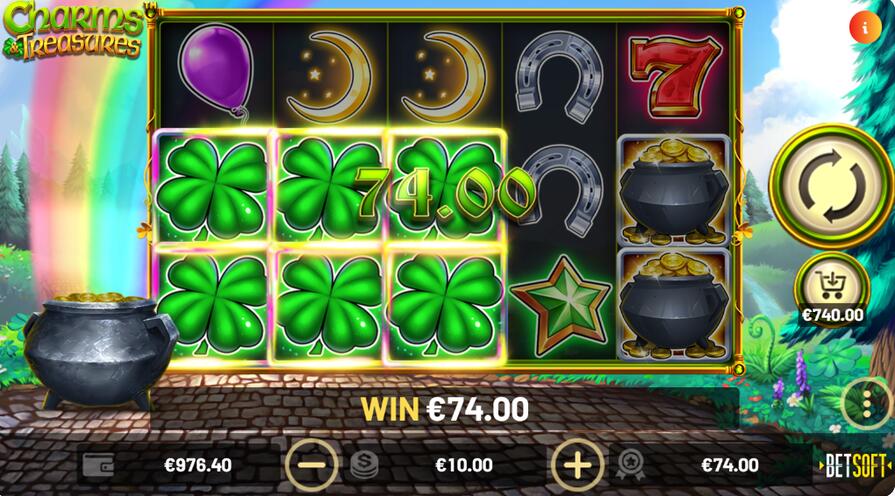The height and width of the screenshot is (496, 895).
Task: Decrease the bet with the minus button
Action: (x=312, y=465)
